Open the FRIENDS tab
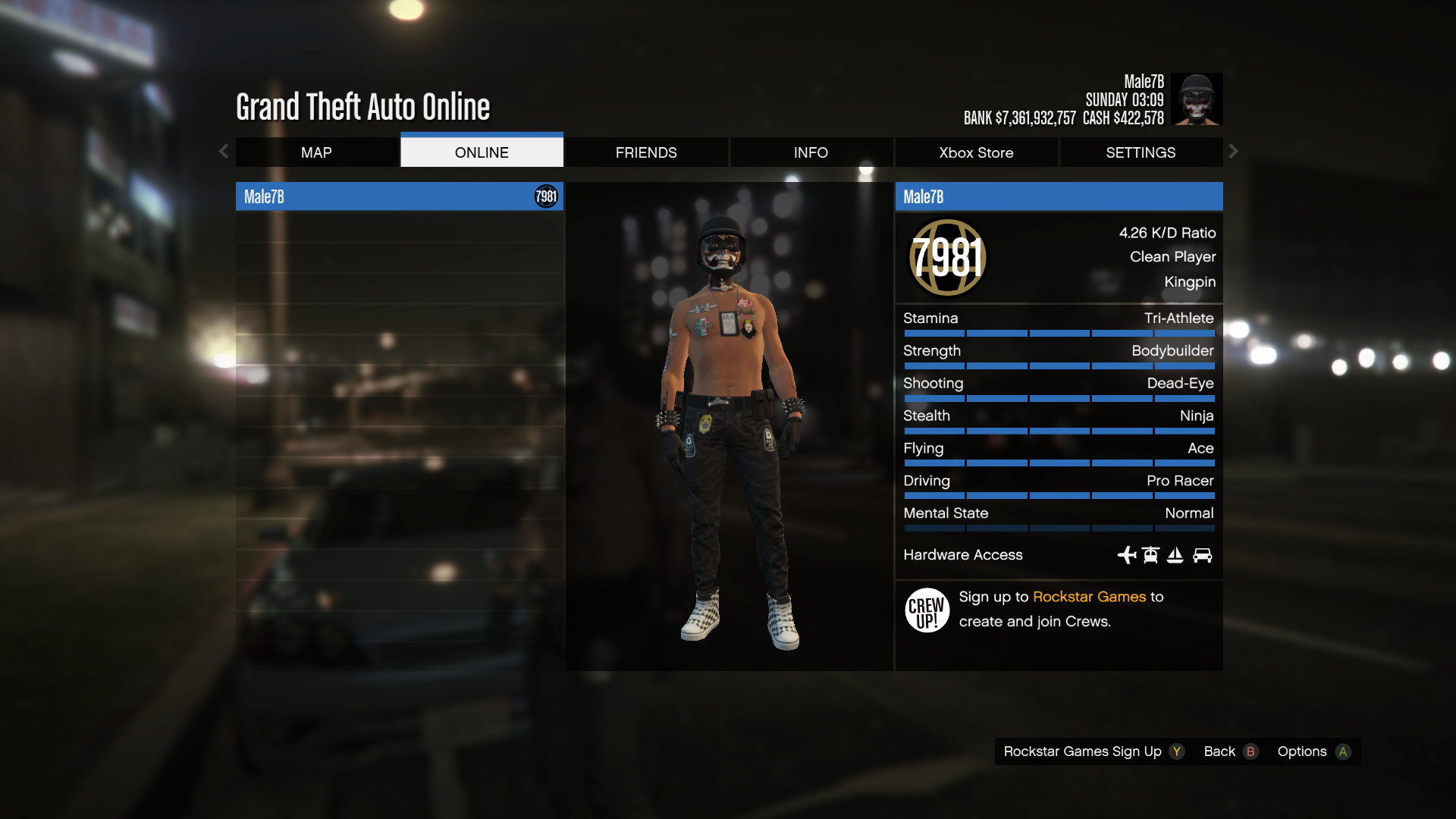Image resolution: width=1456 pixels, height=819 pixels. 646,152
